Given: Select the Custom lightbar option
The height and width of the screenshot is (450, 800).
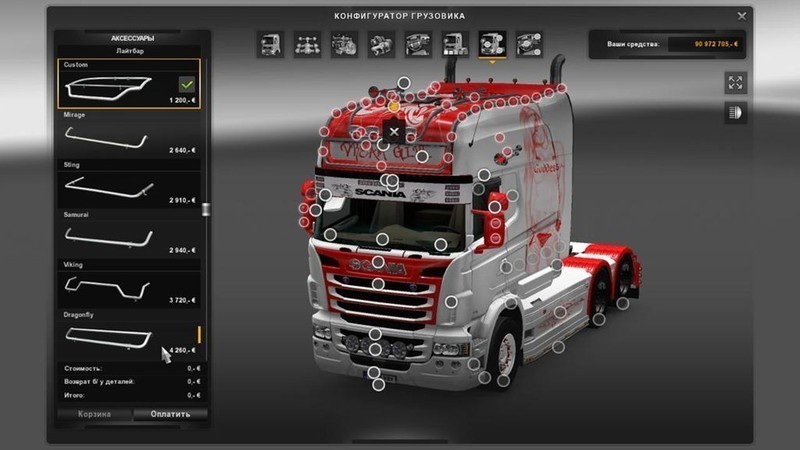Looking at the screenshot, I should pos(129,84).
